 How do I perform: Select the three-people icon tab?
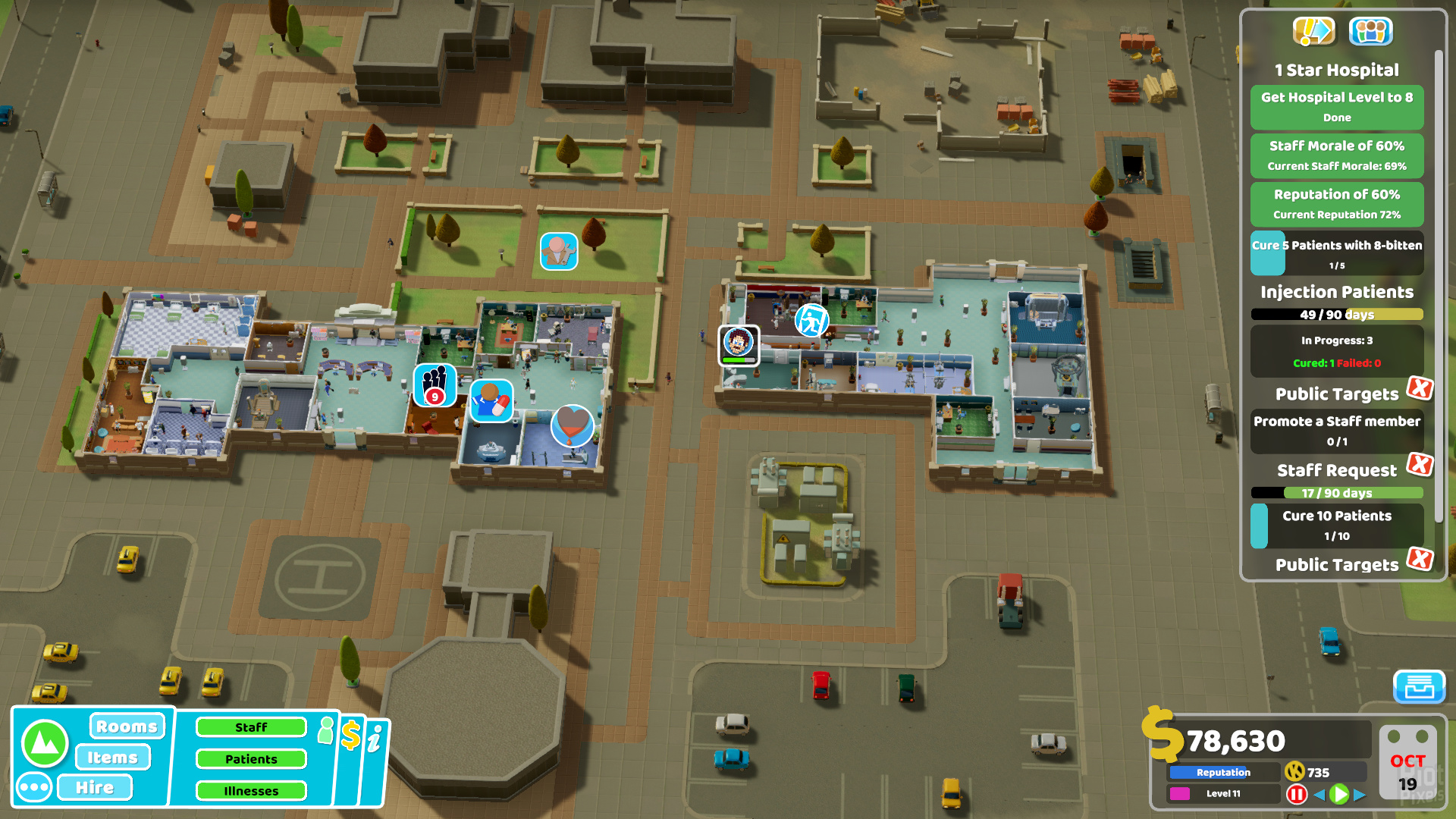tap(1370, 31)
